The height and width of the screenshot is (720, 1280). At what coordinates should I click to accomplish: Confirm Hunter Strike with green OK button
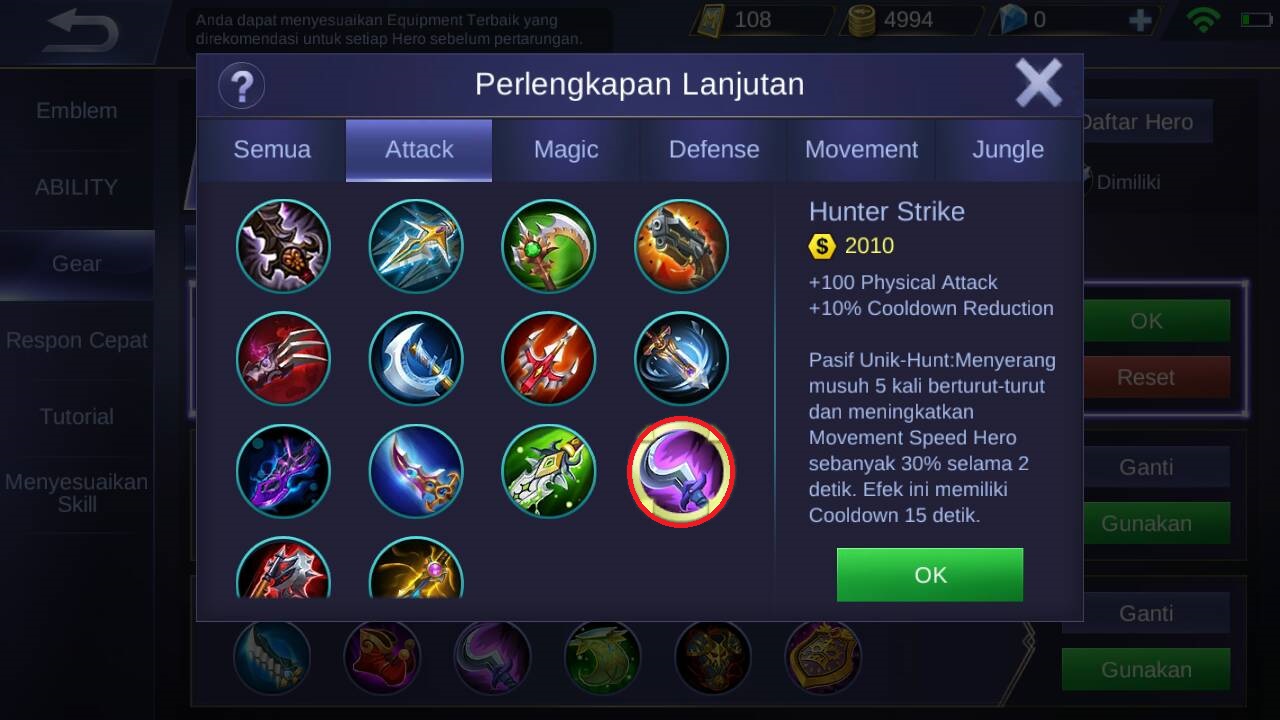pyautogui.click(x=930, y=575)
